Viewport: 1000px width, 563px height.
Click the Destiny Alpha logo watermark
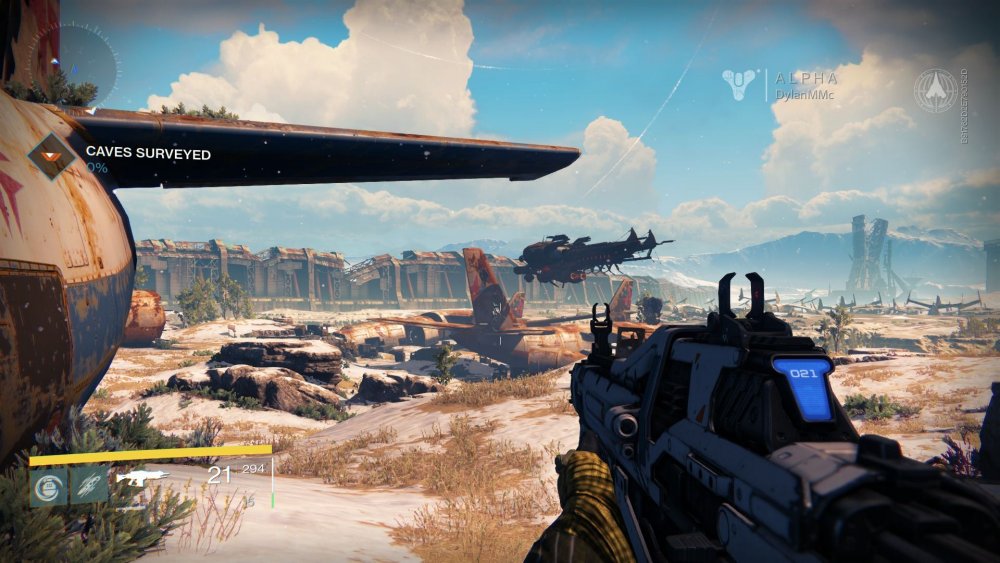[741, 85]
